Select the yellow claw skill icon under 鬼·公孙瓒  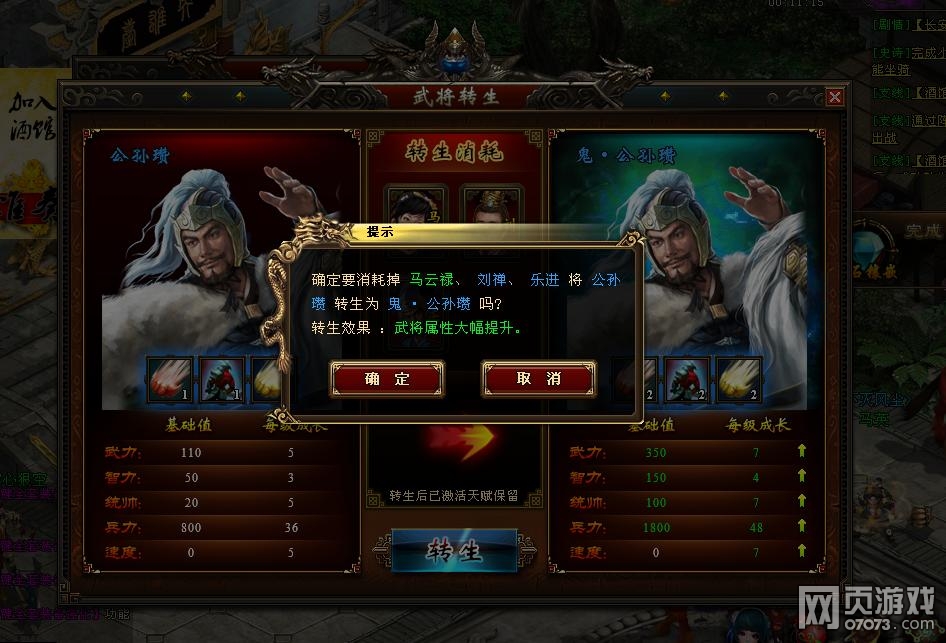738,380
